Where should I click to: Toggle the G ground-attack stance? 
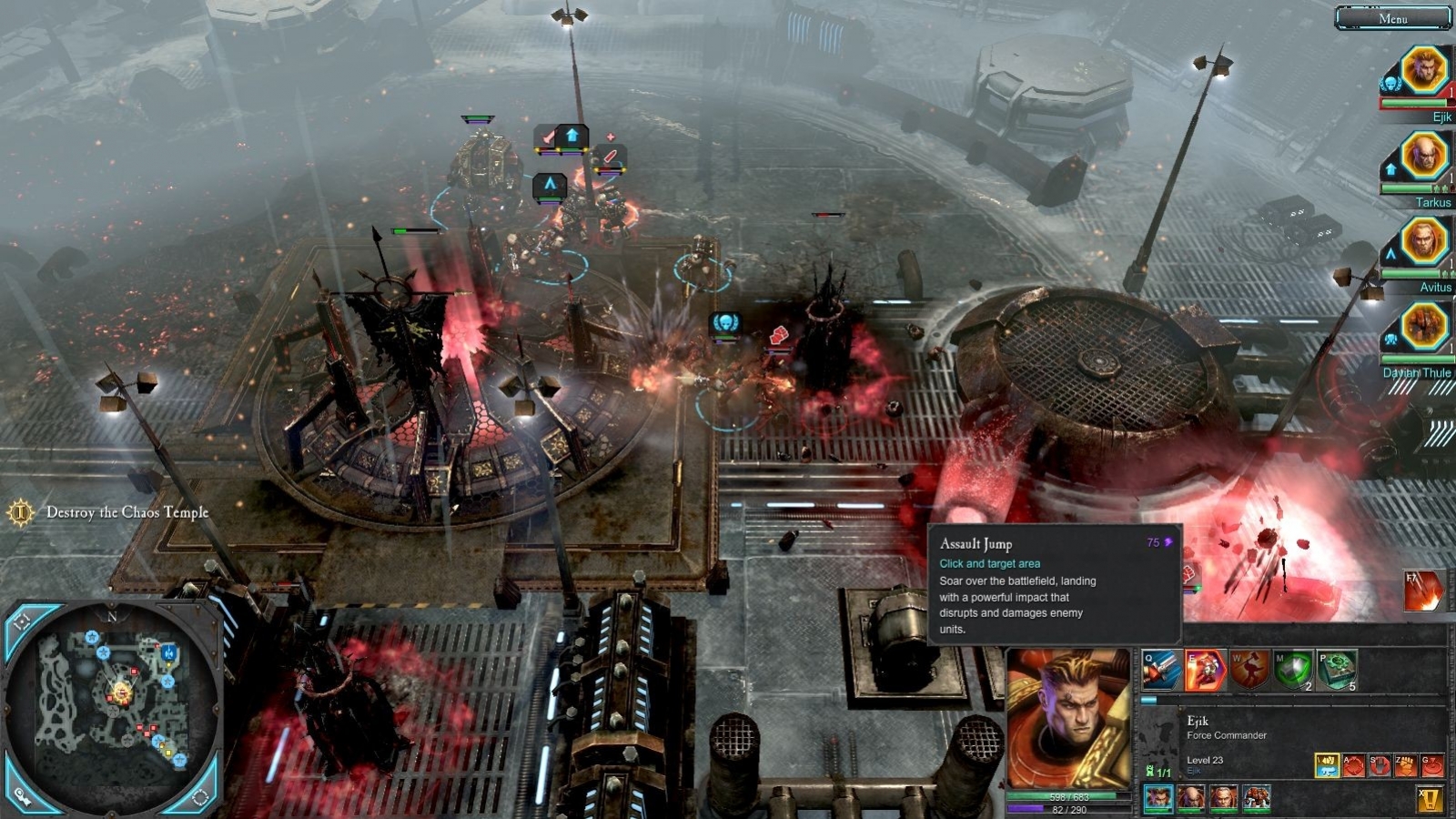click(1431, 764)
